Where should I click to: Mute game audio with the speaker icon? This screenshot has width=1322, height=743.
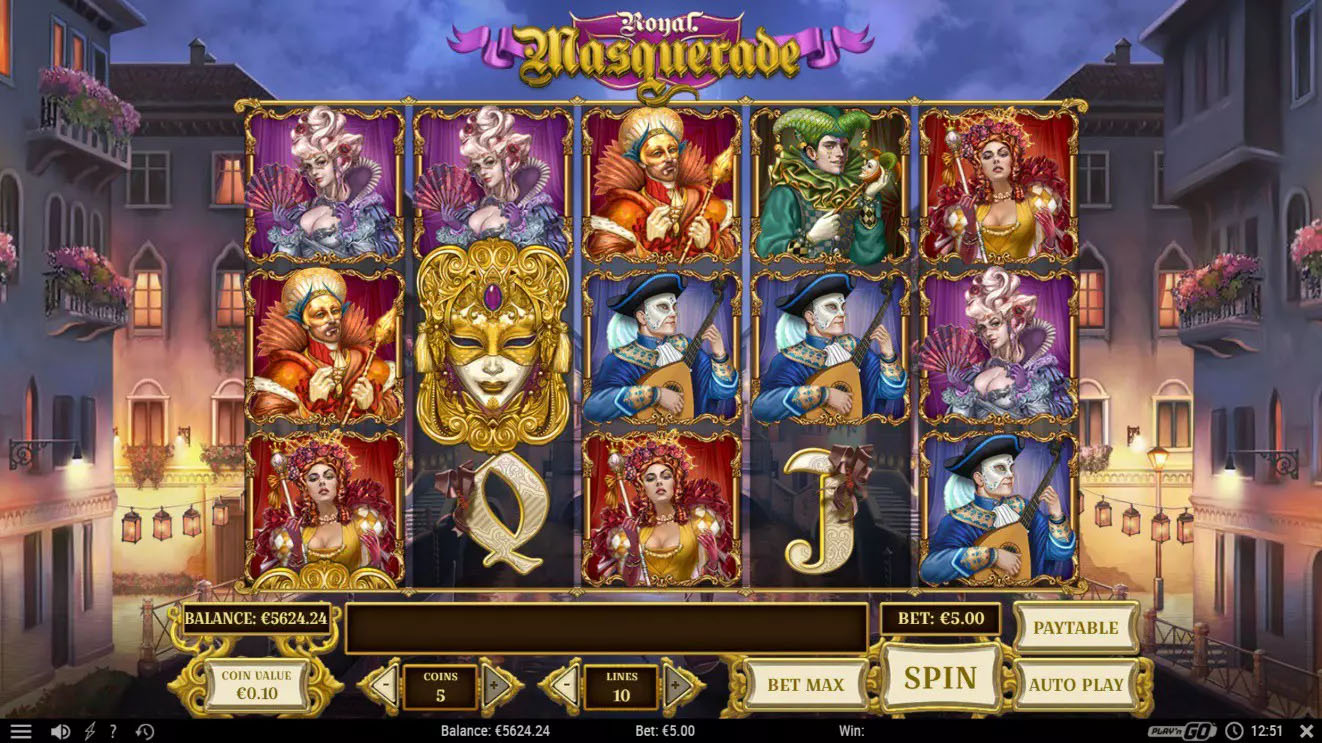coord(60,729)
